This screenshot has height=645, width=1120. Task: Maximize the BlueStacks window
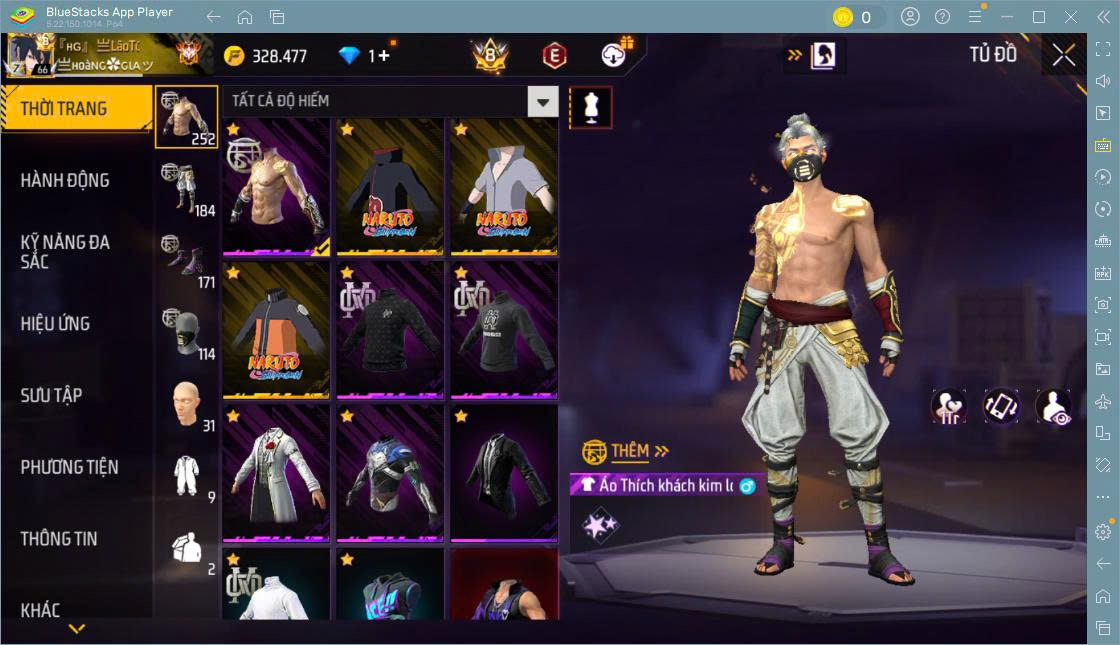1039,17
